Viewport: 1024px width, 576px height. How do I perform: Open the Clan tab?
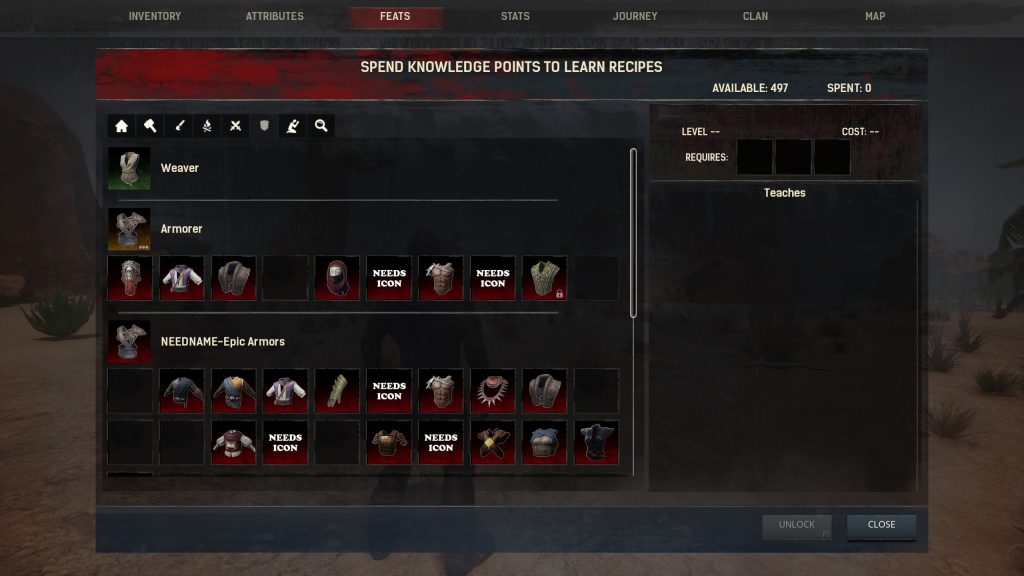point(755,16)
